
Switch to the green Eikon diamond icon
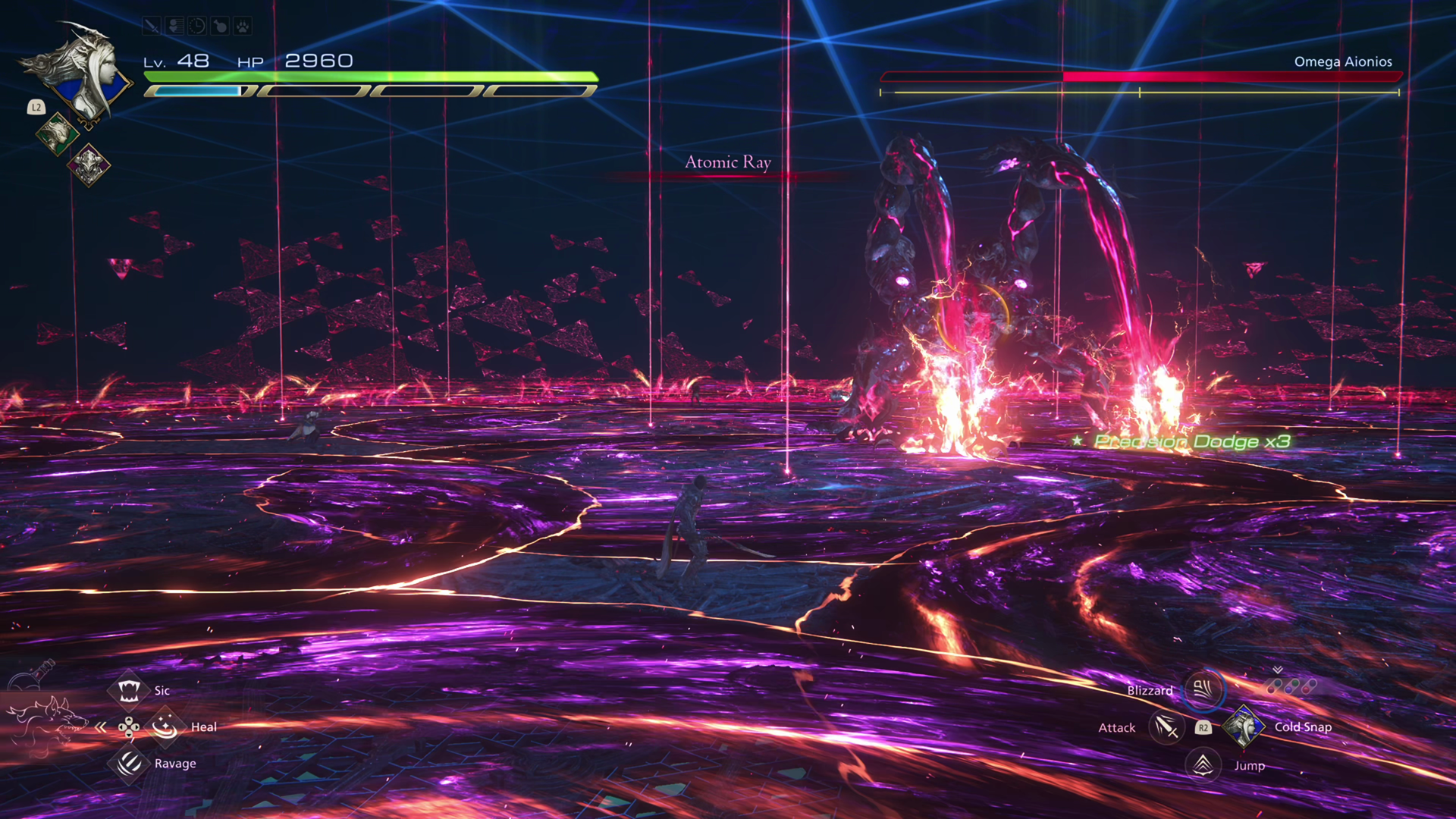tap(57, 134)
